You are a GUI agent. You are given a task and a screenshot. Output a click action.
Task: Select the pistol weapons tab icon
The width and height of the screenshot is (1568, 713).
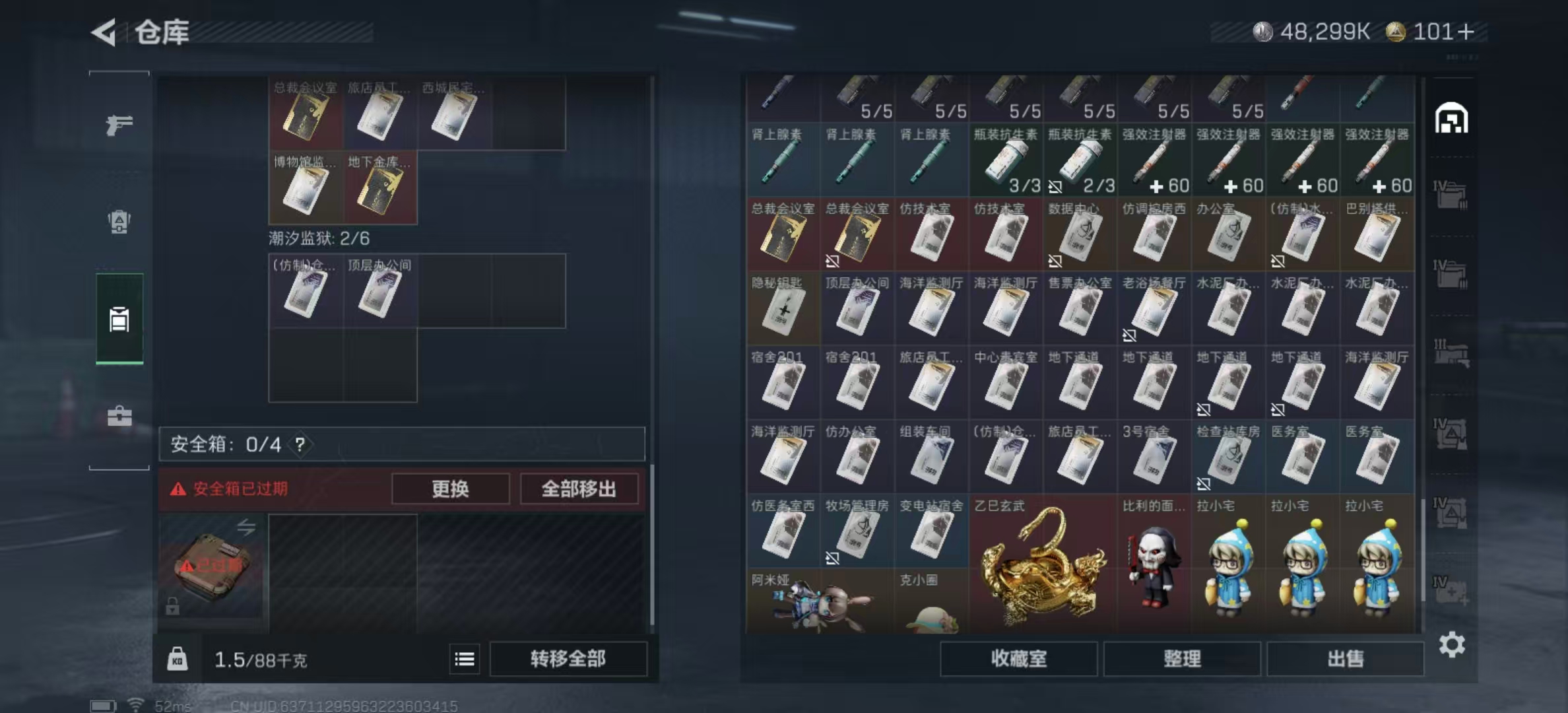[120, 124]
